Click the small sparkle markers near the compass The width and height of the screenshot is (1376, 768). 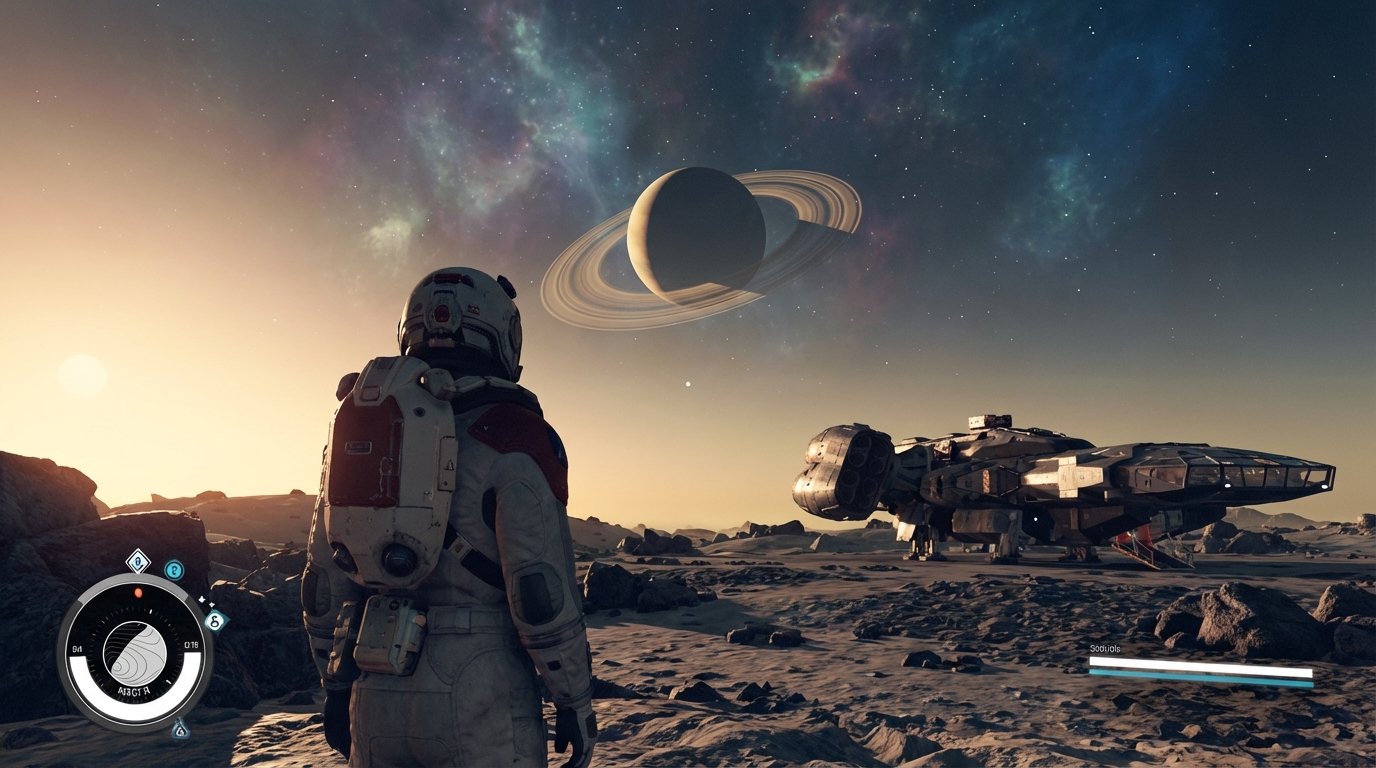(x=206, y=601)
